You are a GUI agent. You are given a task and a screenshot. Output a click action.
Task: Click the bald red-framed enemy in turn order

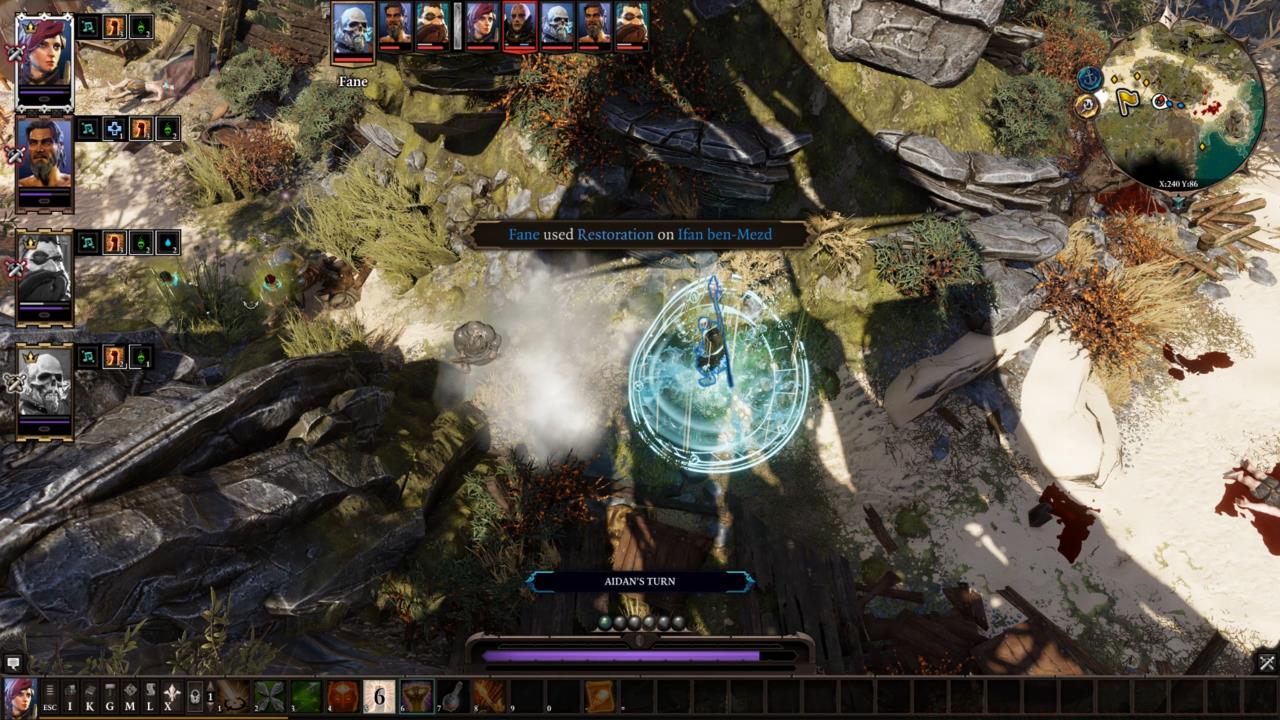518,25
